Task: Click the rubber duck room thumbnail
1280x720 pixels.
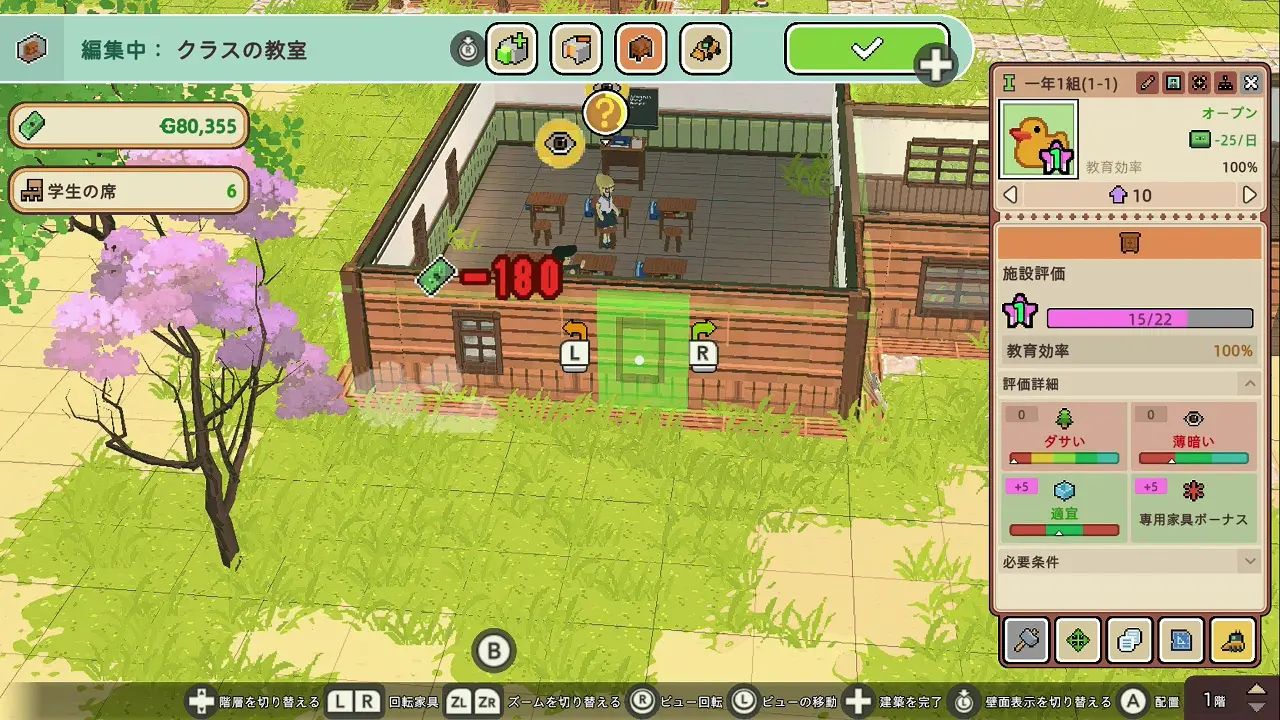Action: 1039,139
